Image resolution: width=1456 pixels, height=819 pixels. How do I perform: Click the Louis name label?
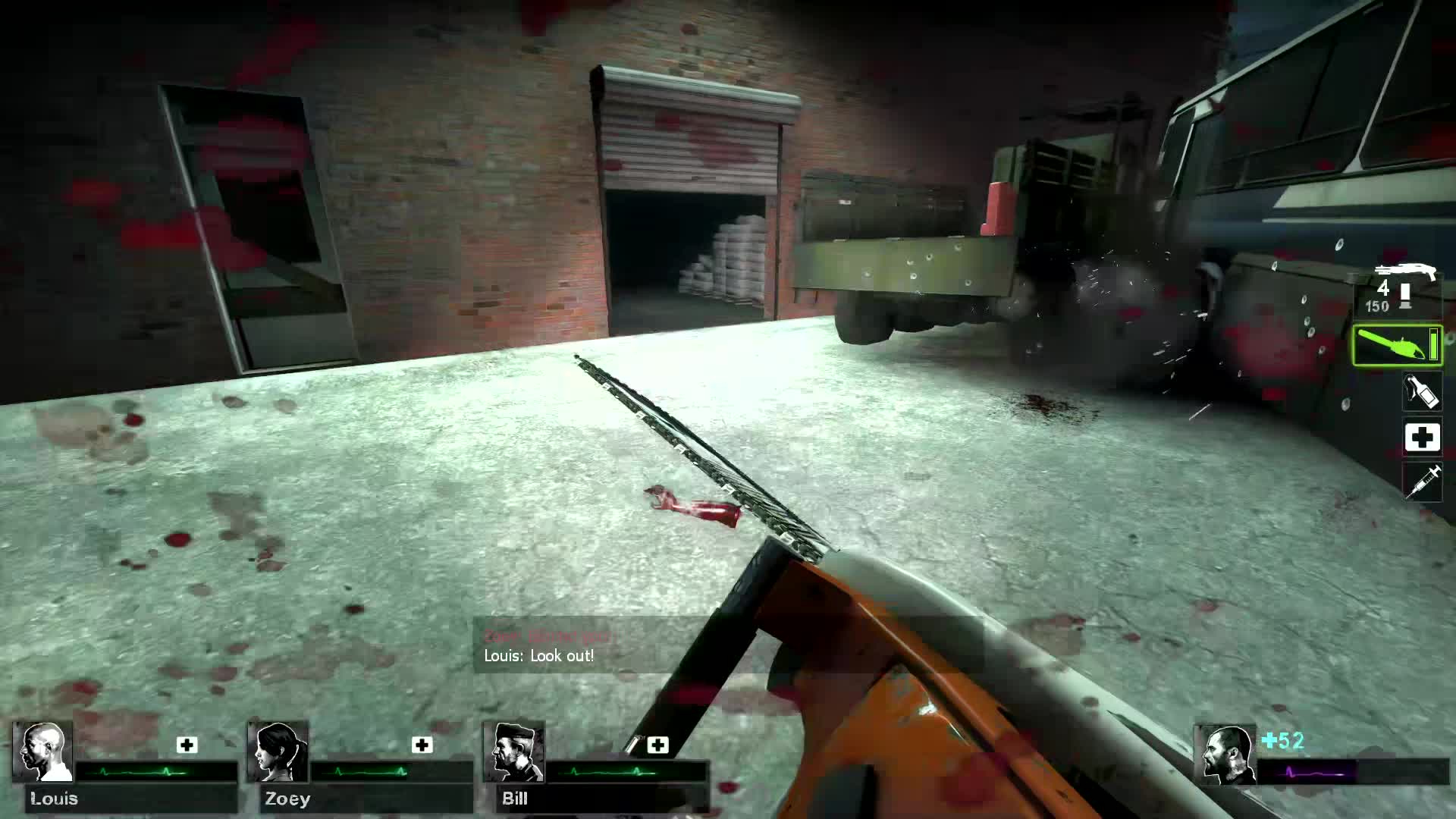coord(53,799)
